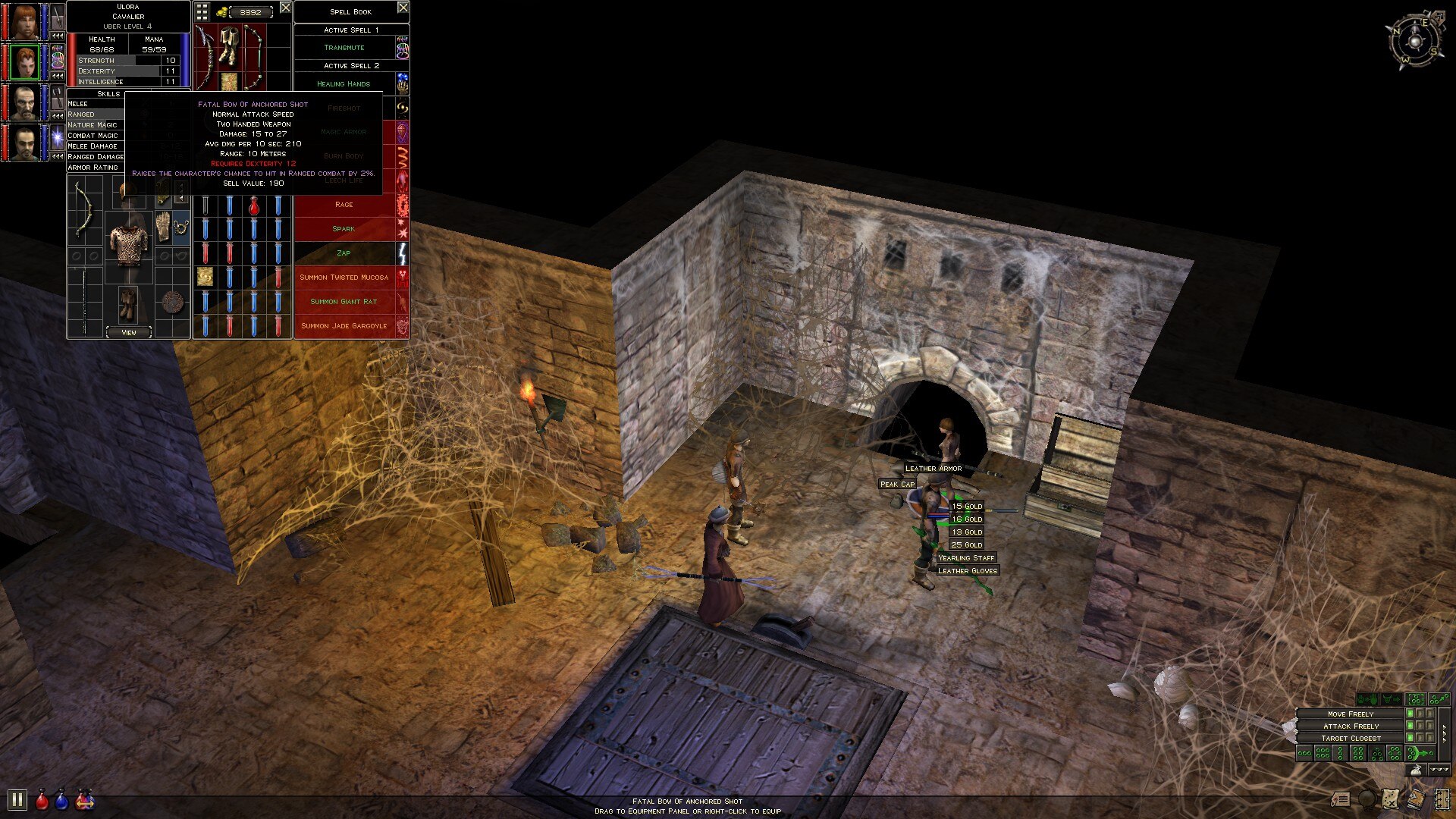Close the inventory panel
The width and height of the screenshot is (1456, 819).
tap(285, 8)
